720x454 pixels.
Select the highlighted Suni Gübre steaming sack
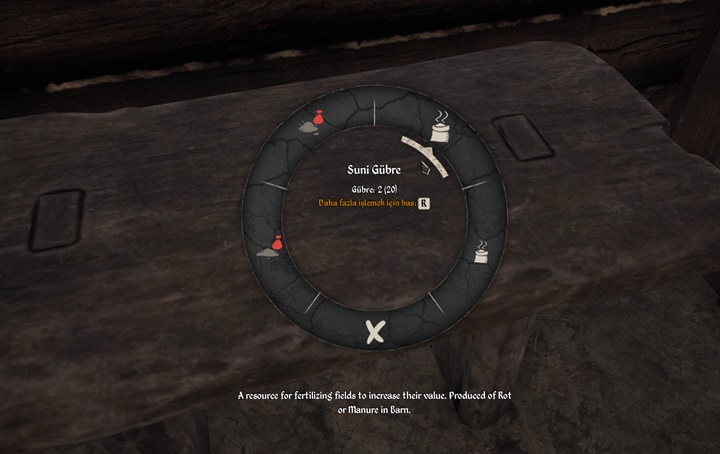click(438, 127)
